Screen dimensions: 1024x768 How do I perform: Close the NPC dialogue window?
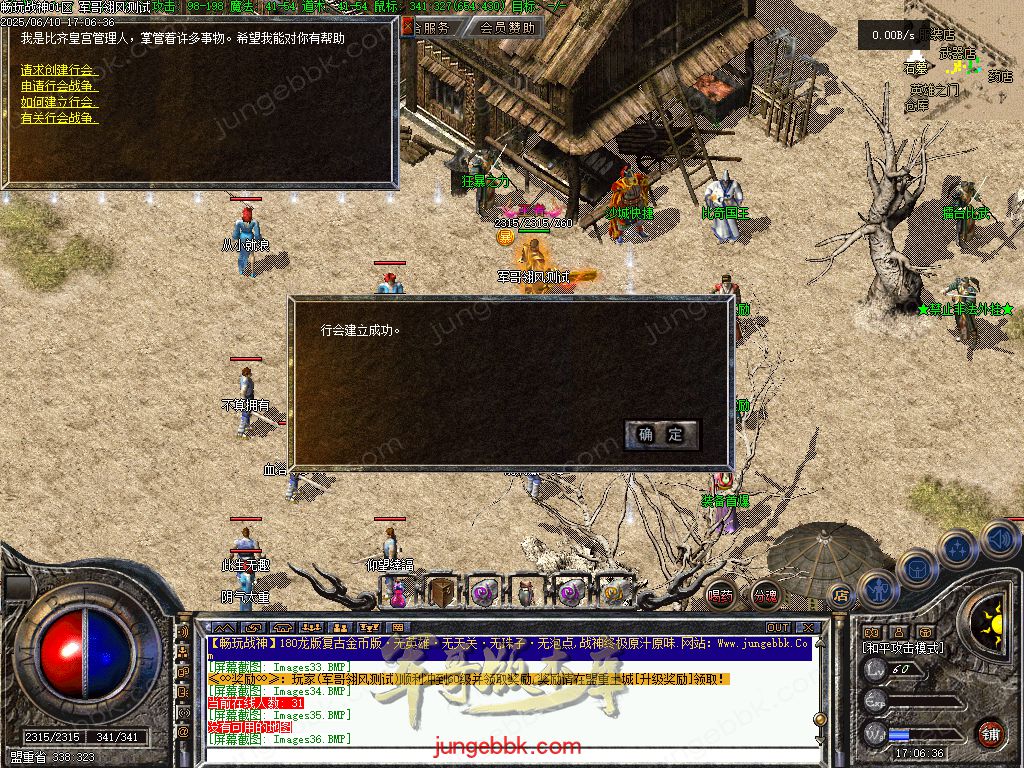point(407,28)
